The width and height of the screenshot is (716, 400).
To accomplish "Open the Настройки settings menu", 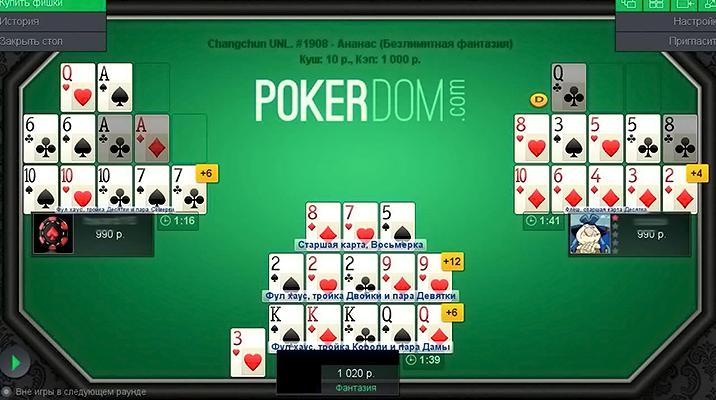I will (x=668, y=21).
